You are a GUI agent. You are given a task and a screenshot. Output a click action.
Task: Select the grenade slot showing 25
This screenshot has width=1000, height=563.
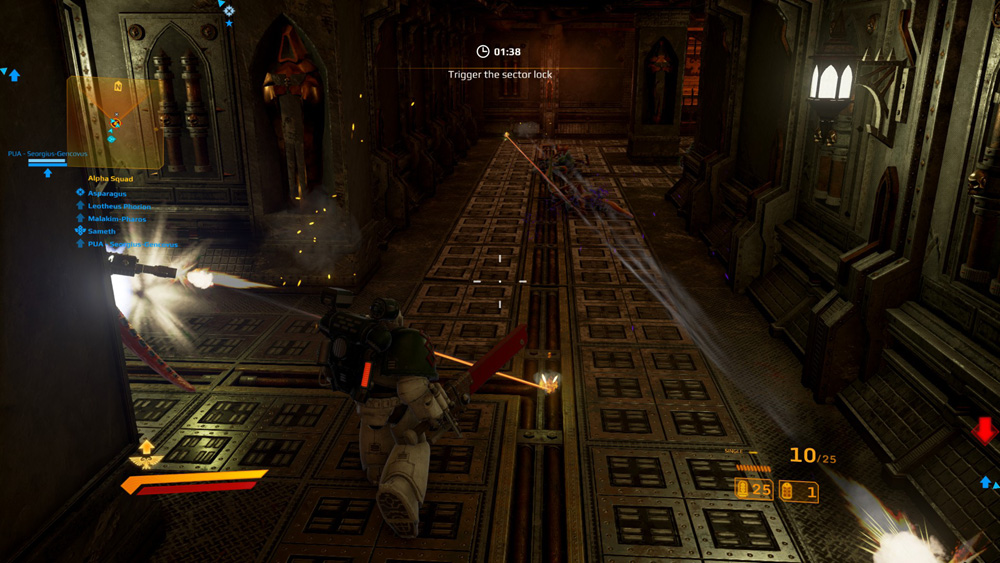pyautogui.click(x=754, y=489)
